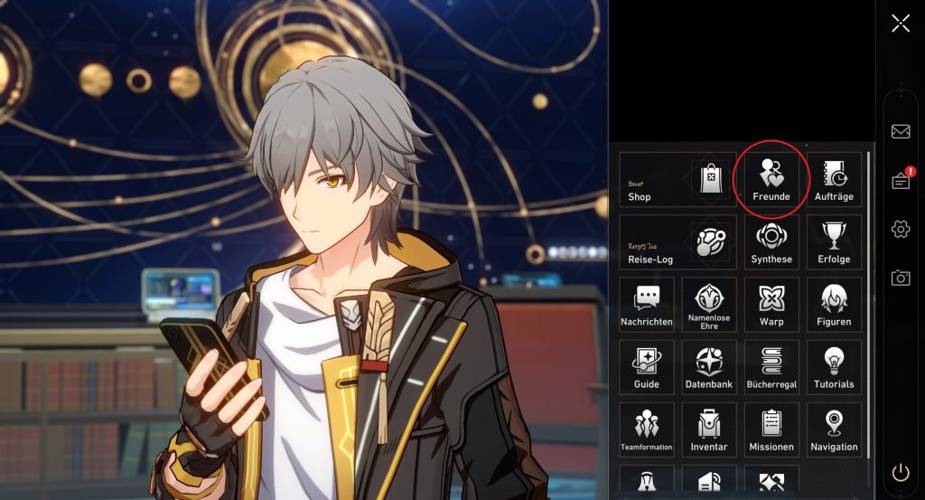Select the Aufträge menu tile

[x=834, y=180]
